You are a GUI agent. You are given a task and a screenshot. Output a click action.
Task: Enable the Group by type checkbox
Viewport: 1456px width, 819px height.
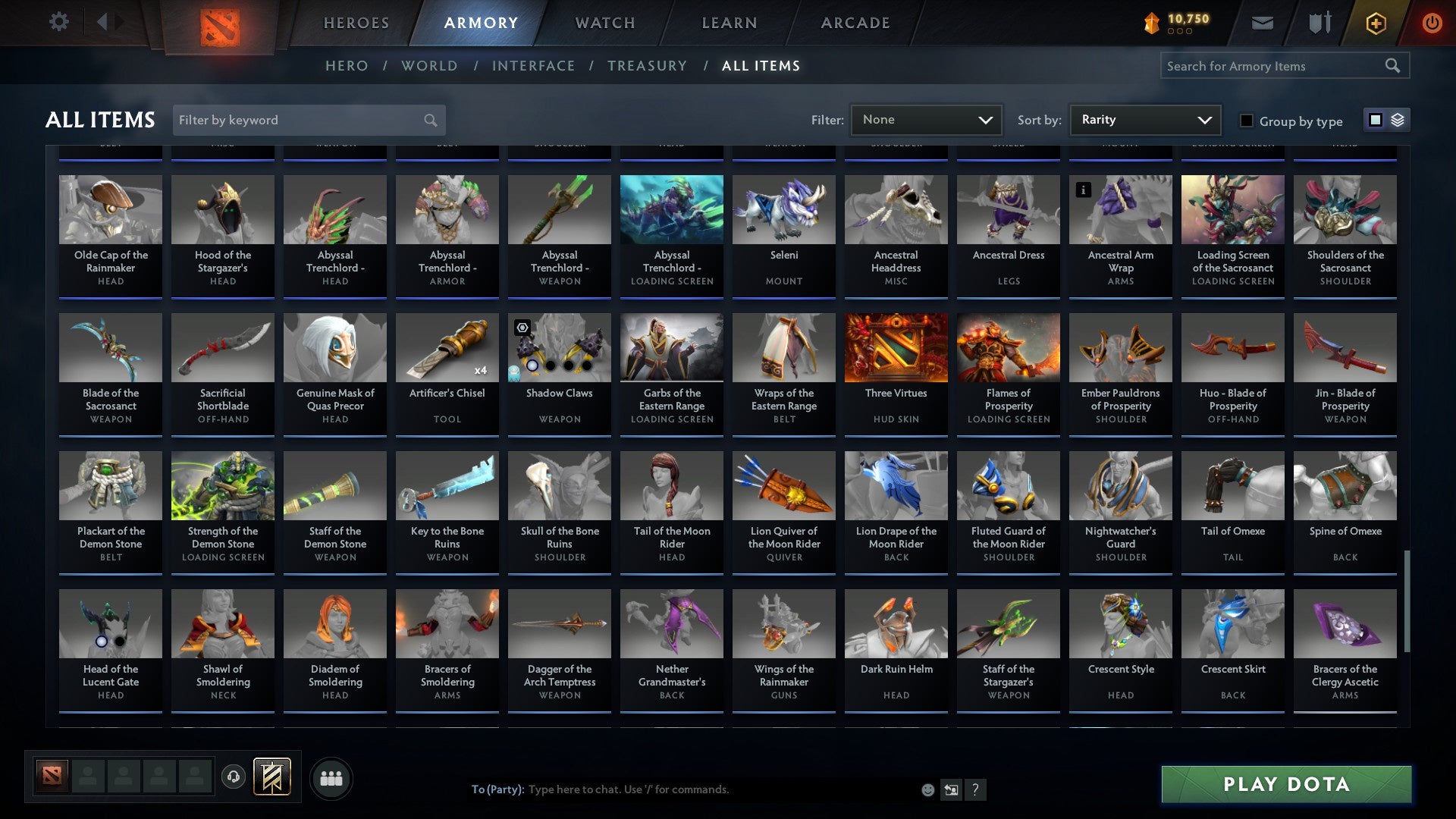(x=1246, y=120)
